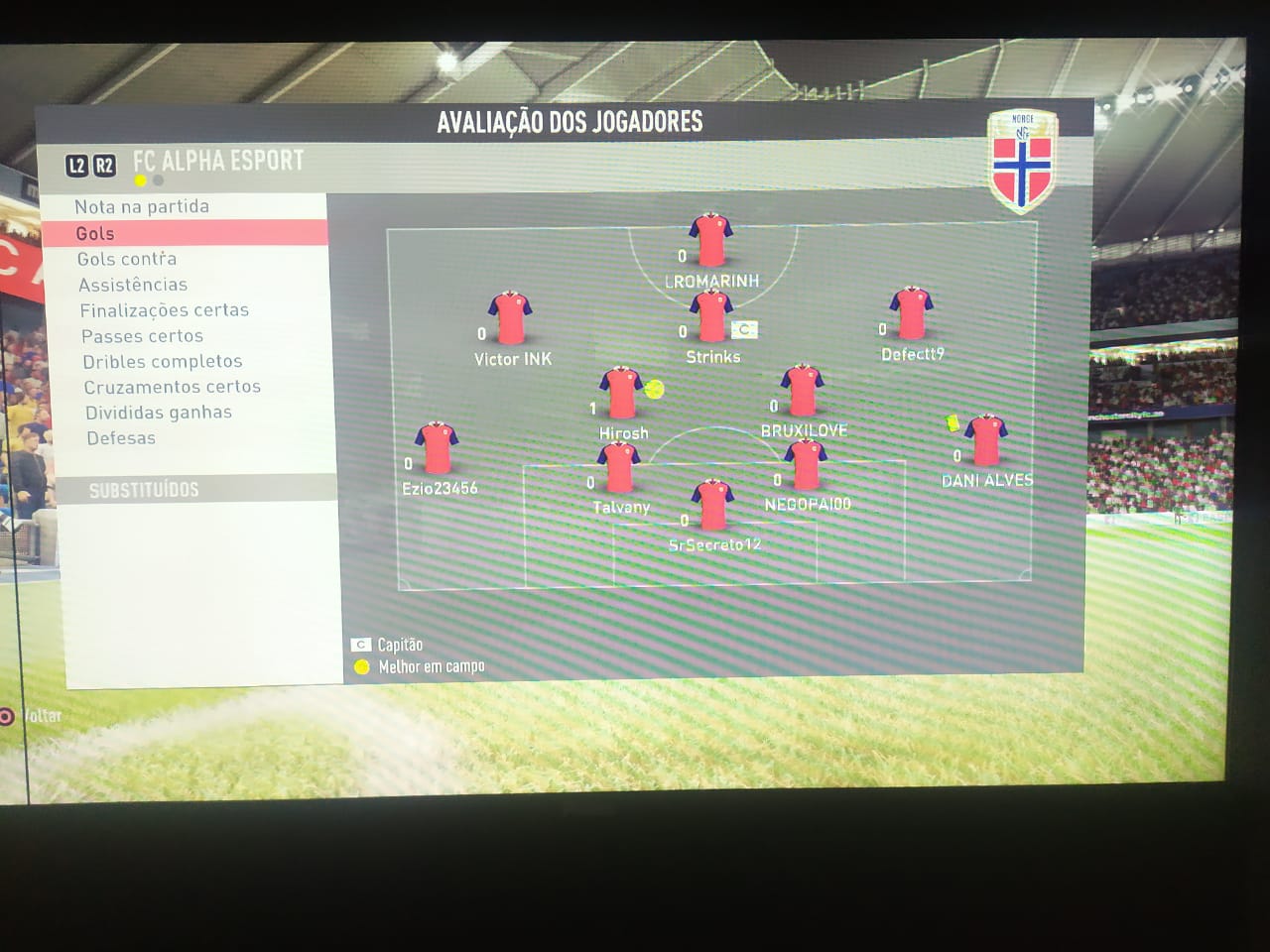Select Finalizações certas in the list
The height and width of the screenshot is (952, 1270).
(x=165, y=310)
